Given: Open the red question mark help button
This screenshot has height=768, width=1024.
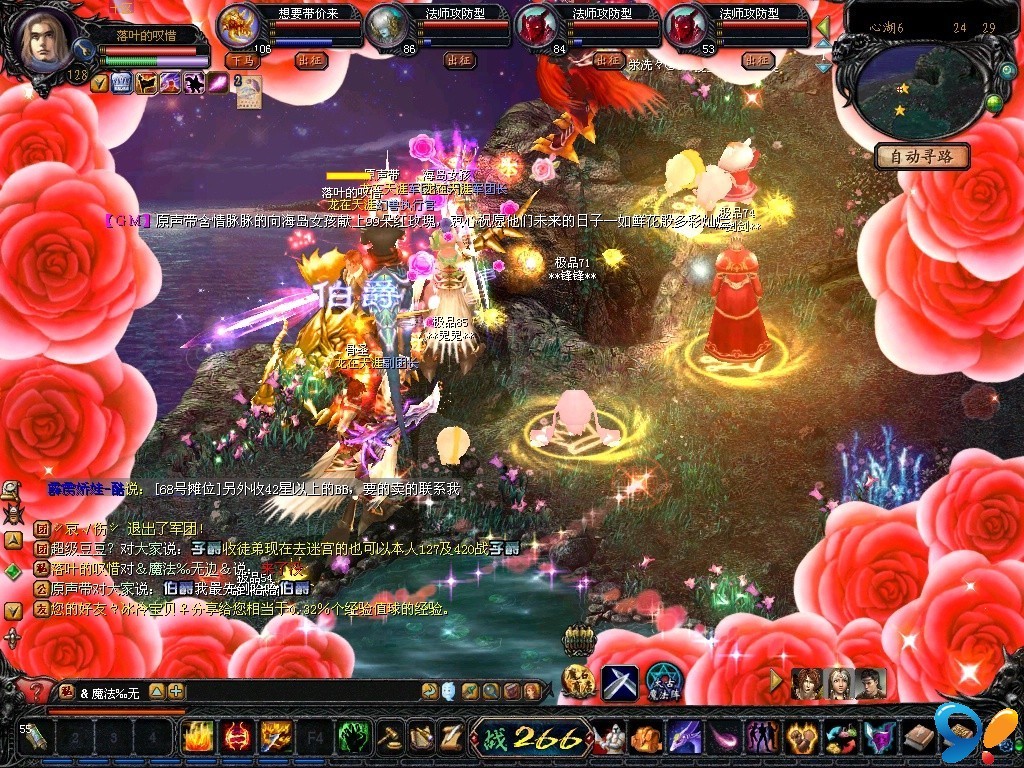Looking at the screenshot, I should click(x=37, y=692).
